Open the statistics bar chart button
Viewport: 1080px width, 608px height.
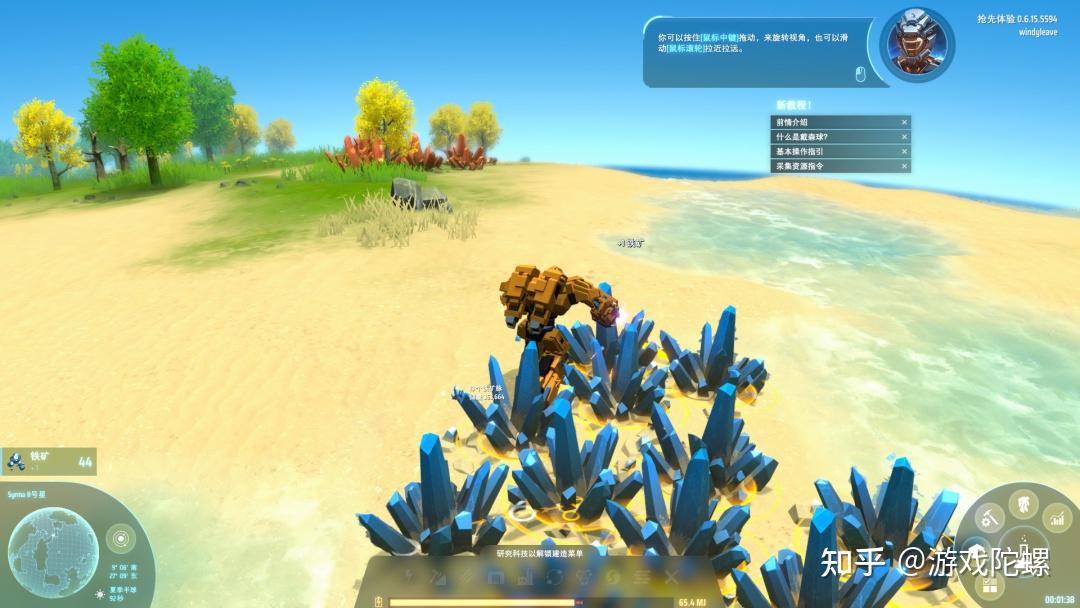tap(1057, 518)
